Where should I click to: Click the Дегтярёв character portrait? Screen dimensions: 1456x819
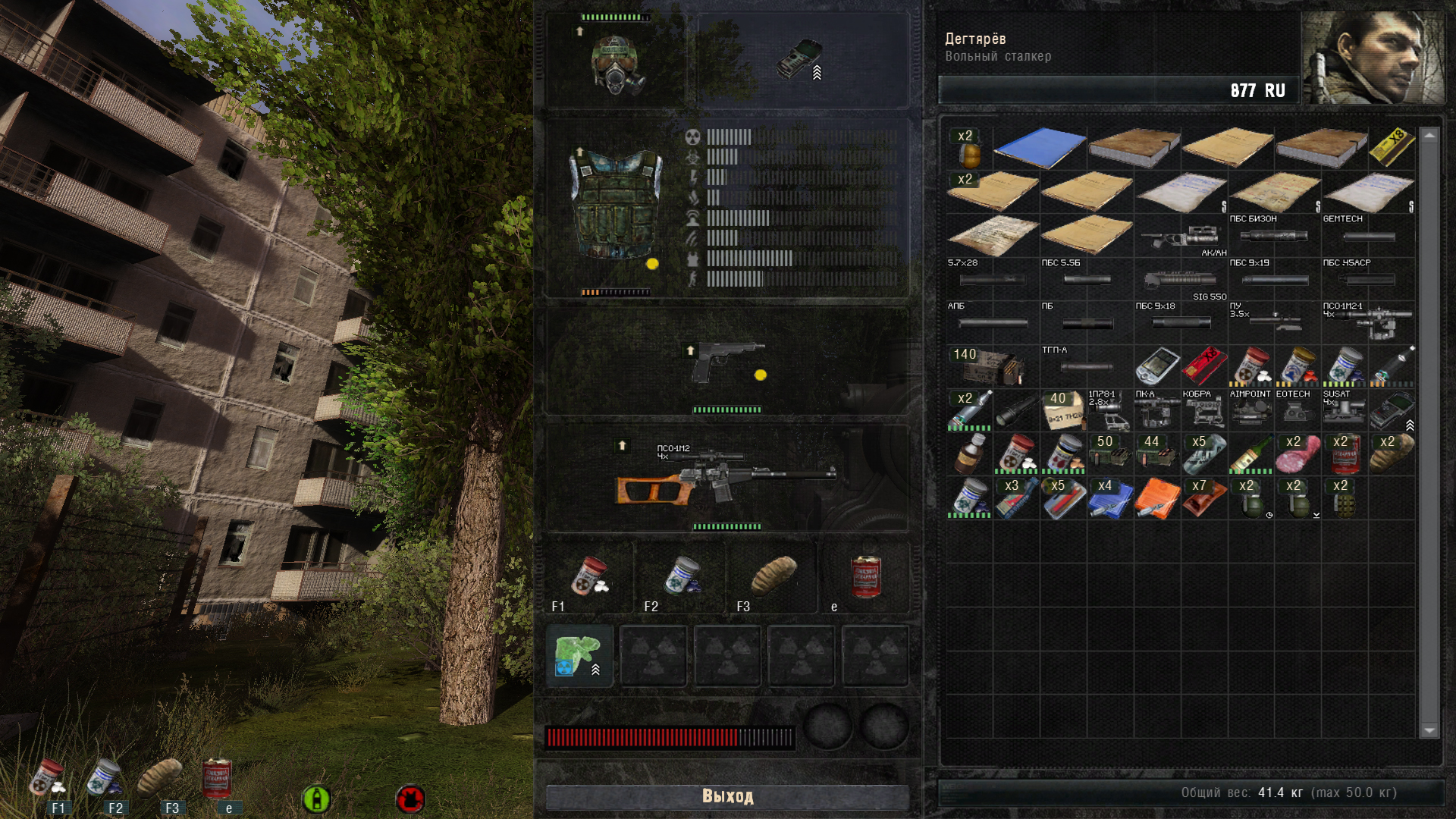coord(1373,58)
